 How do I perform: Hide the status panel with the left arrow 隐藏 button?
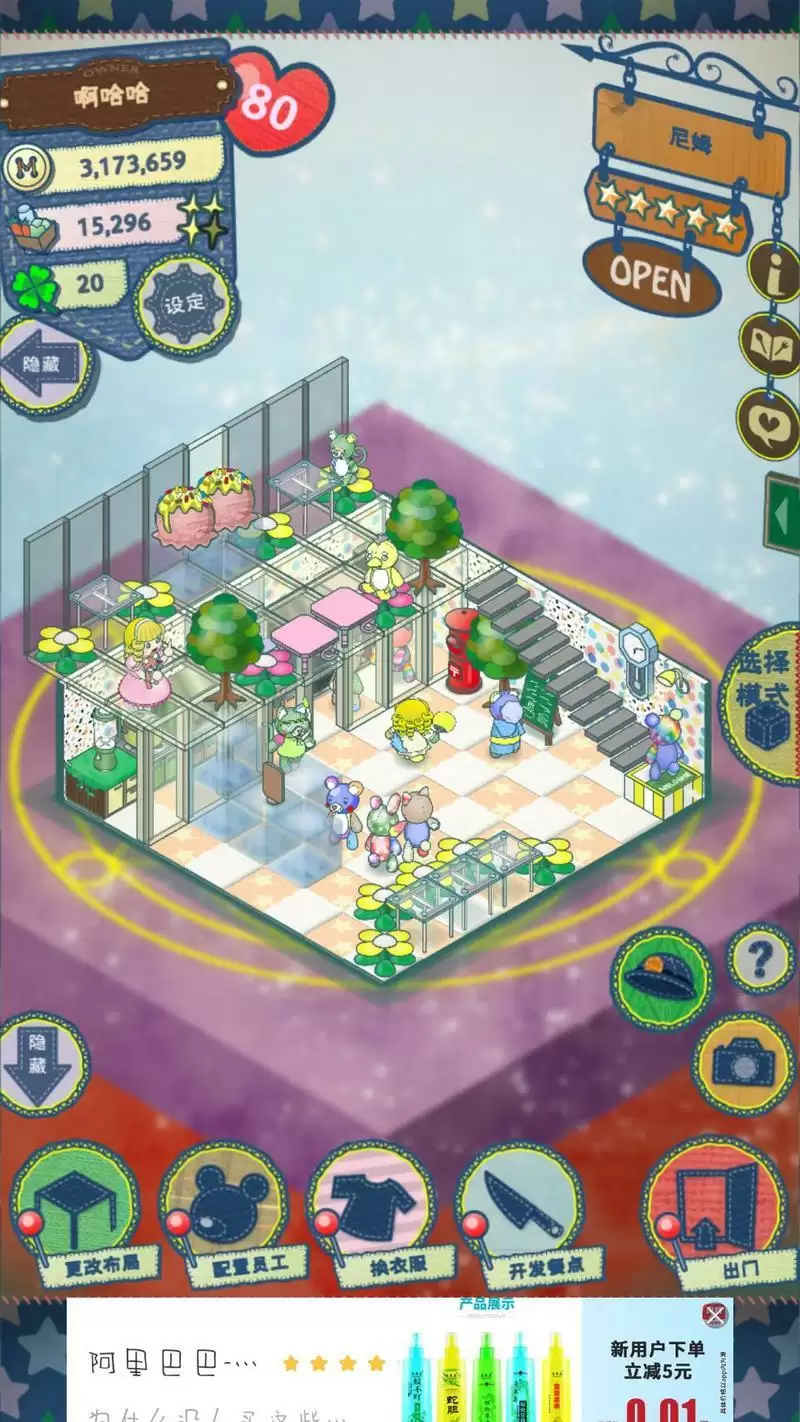44,365
